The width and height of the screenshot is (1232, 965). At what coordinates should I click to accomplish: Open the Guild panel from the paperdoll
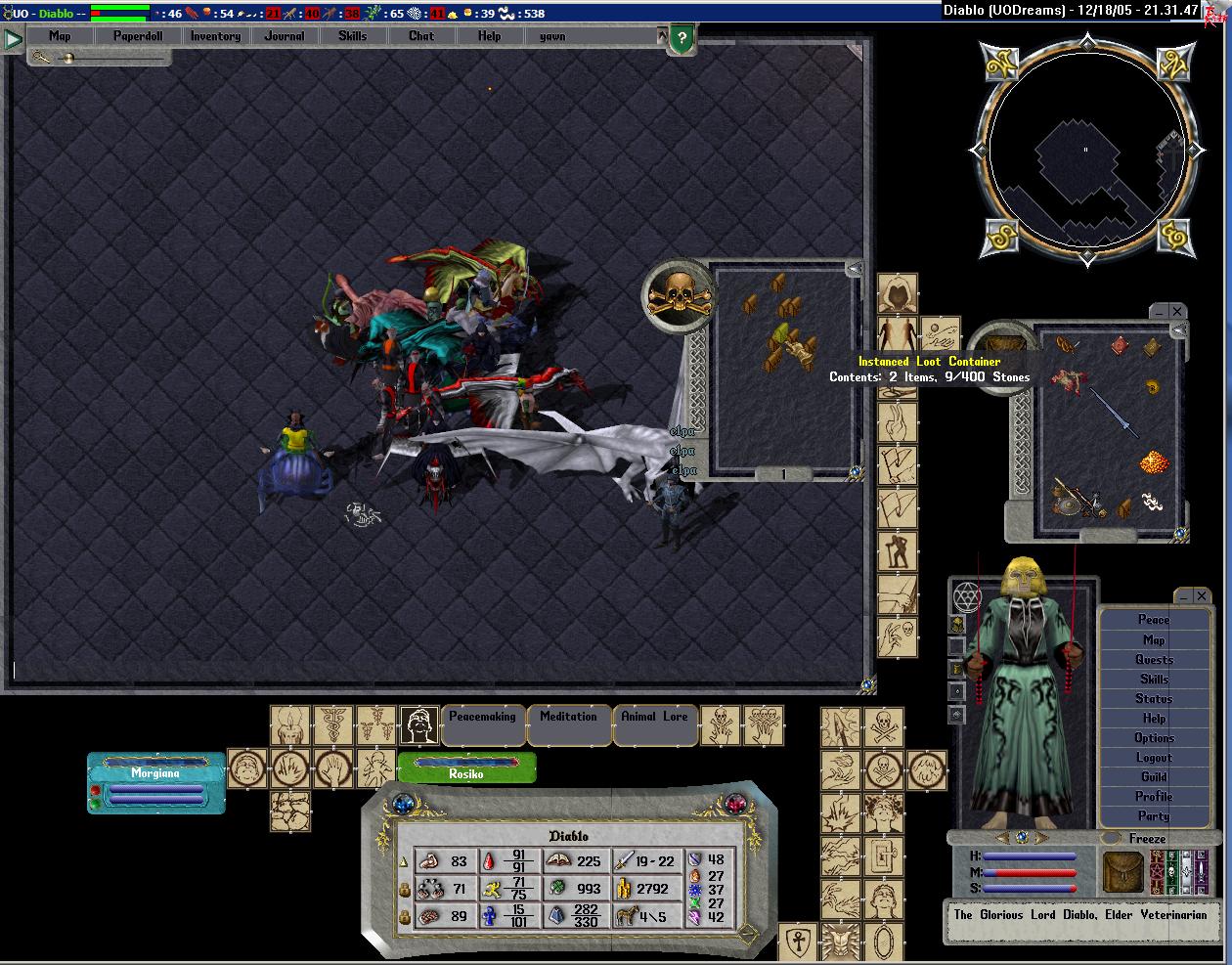(1154, 777)
